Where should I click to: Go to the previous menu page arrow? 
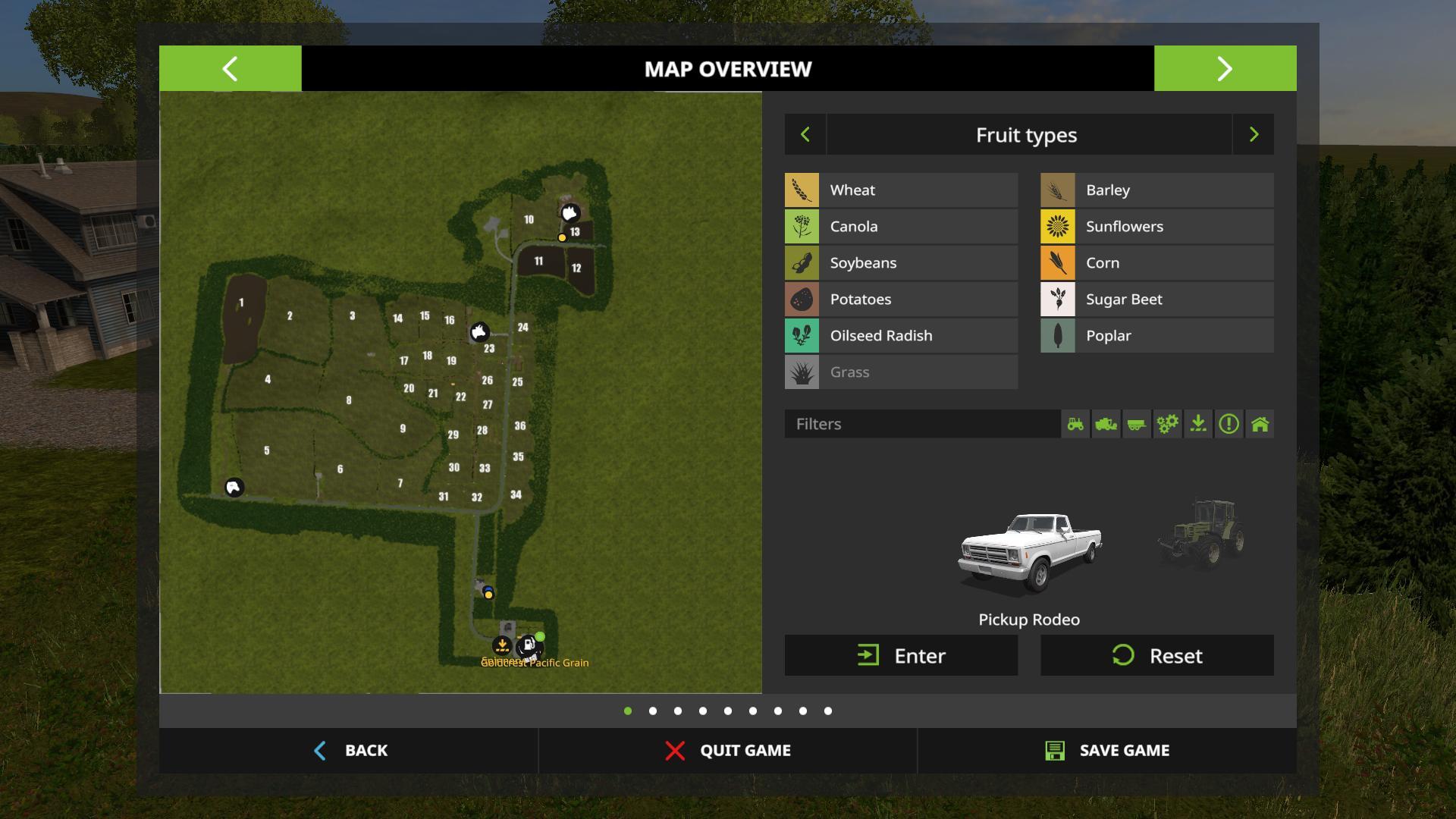230,69
